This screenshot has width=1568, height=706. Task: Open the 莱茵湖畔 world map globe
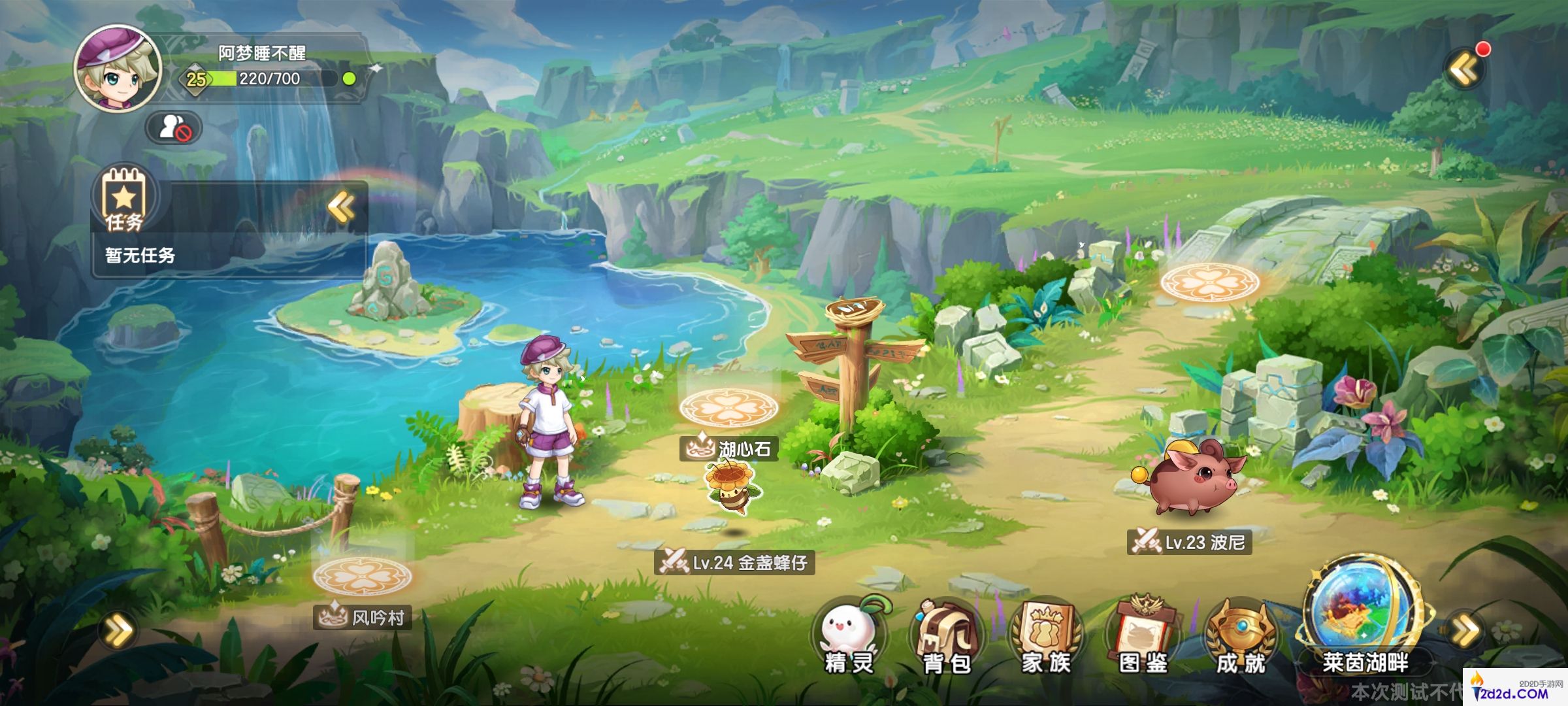click(1364, 614)
